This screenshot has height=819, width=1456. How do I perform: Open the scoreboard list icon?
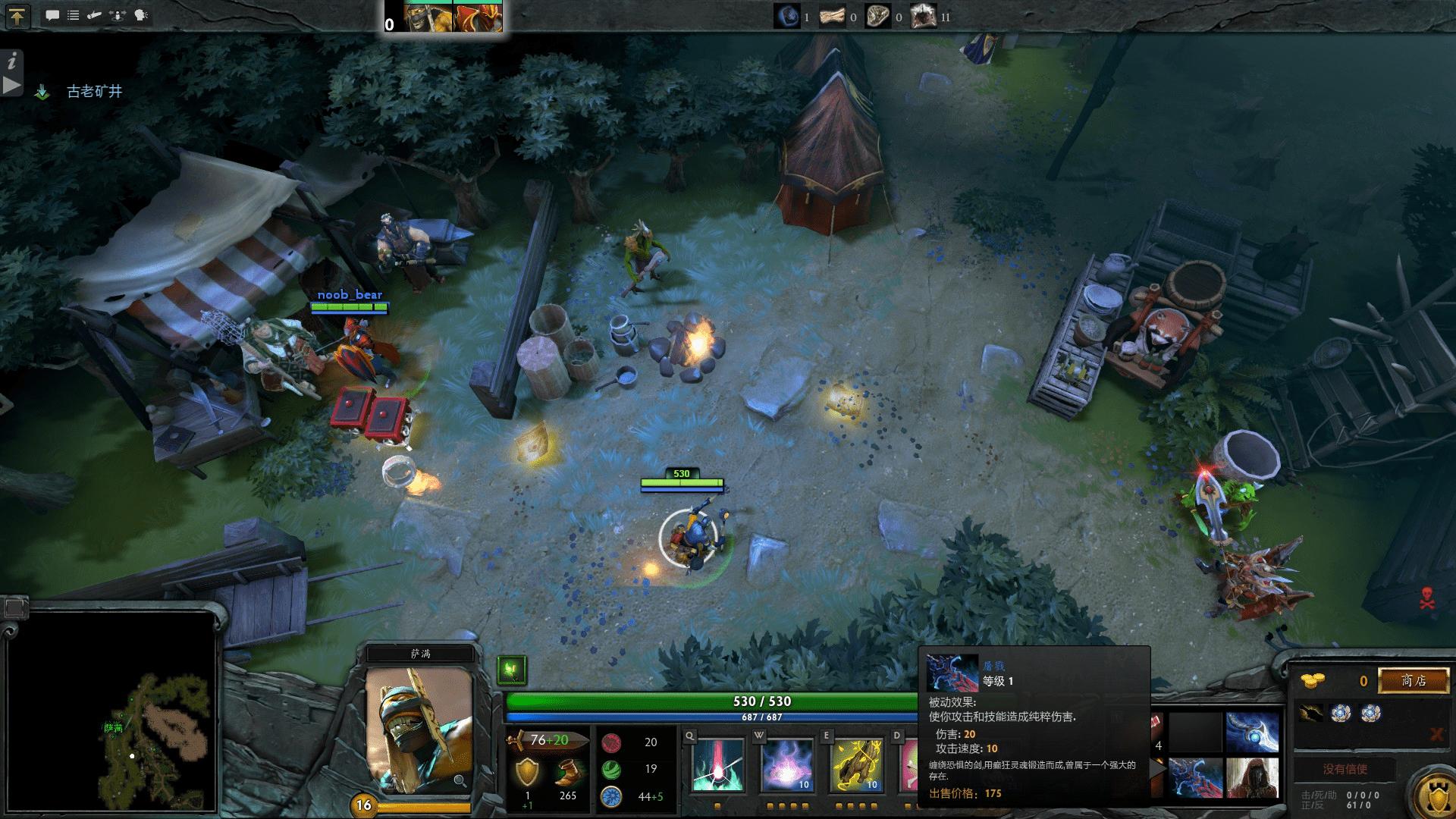click(73, 15)
